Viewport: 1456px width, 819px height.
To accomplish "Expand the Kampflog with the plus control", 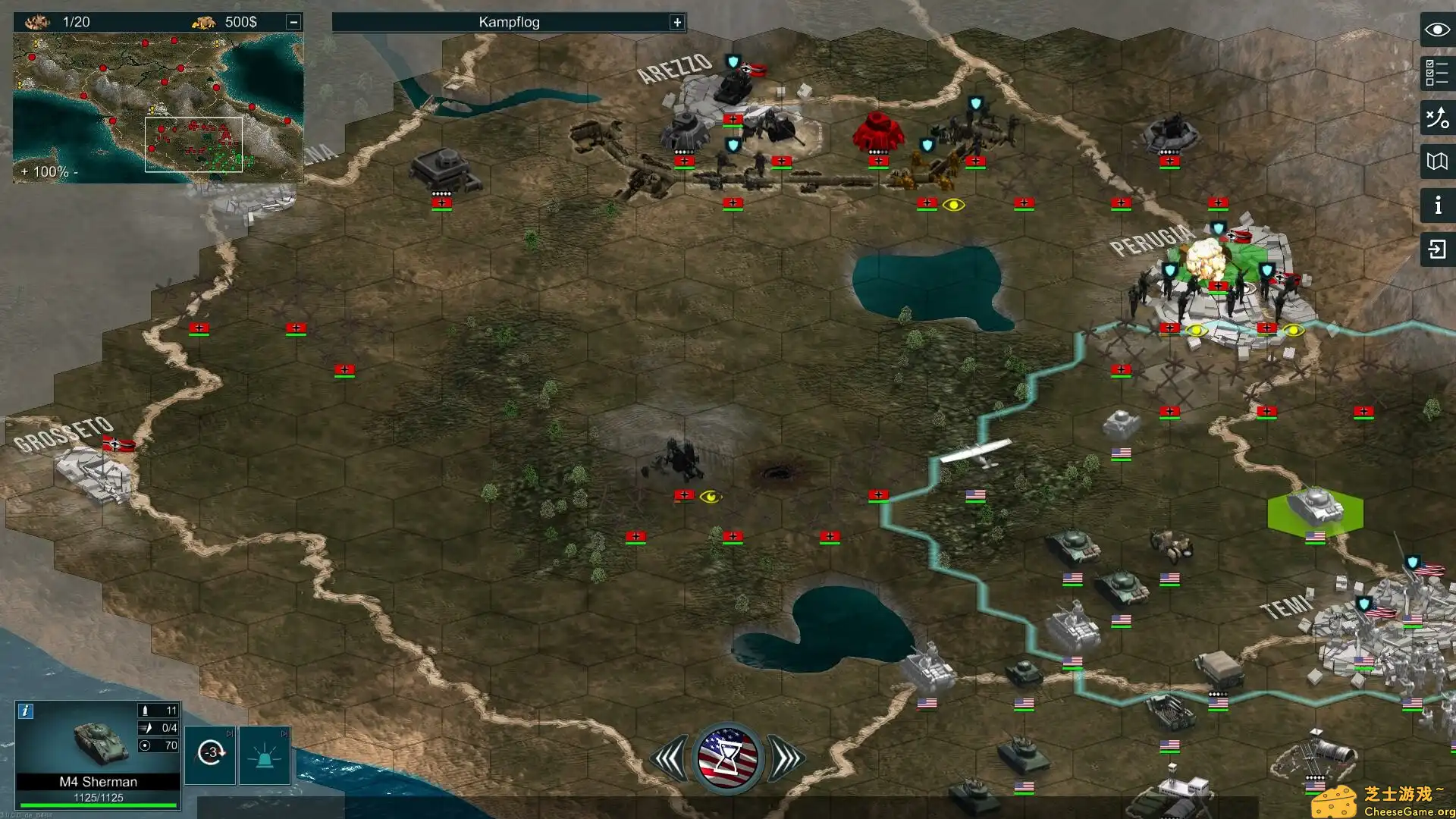I will point(677,22).
